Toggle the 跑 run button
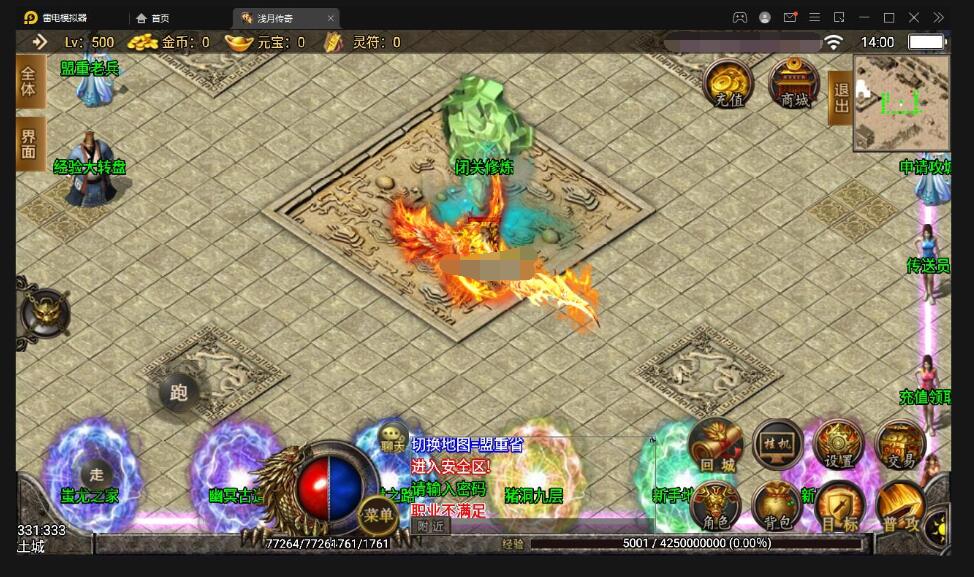Screen dimensions: 974x577 (x=179, y=392)
